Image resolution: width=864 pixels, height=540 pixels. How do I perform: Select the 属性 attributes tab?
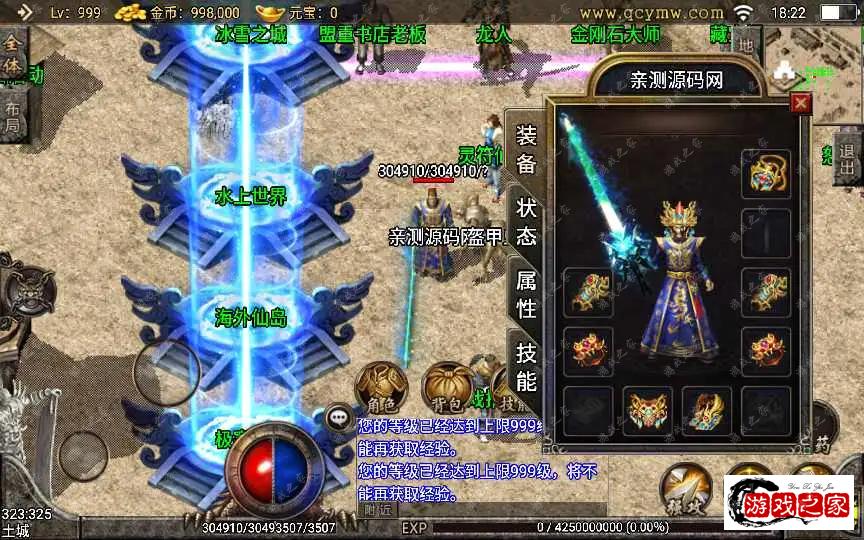(x=526, y=293)
